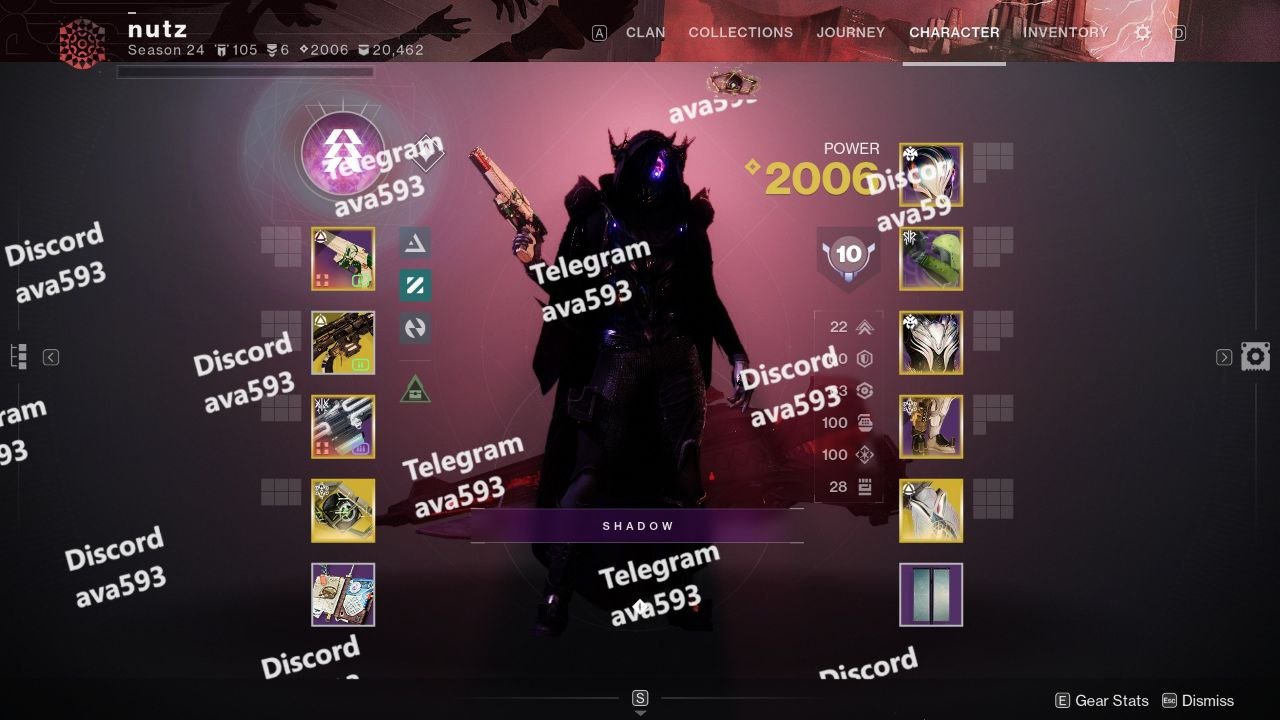Select the energy weapon slot

(x=343, y=343)
